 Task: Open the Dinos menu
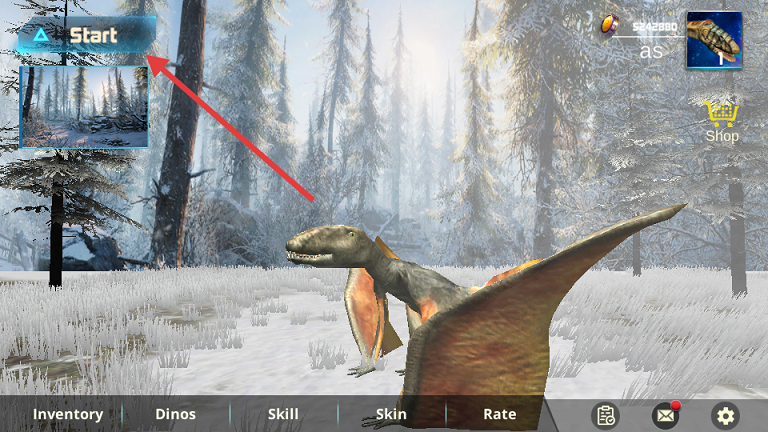(x=176, y=414)
